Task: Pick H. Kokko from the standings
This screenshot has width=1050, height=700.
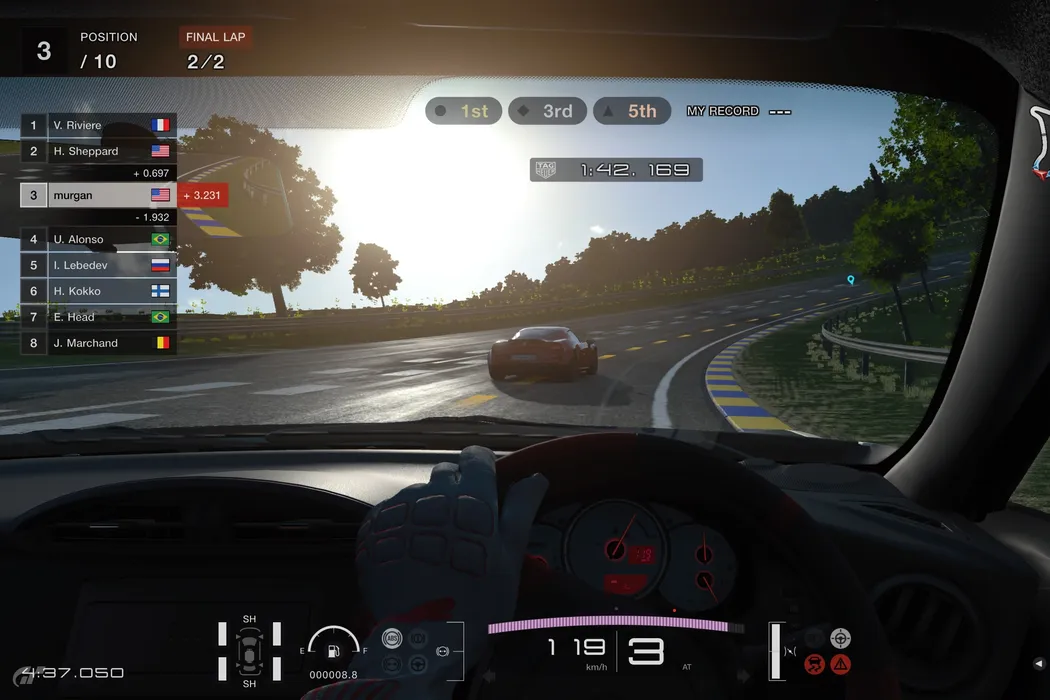Action: (x=98, y=291)
